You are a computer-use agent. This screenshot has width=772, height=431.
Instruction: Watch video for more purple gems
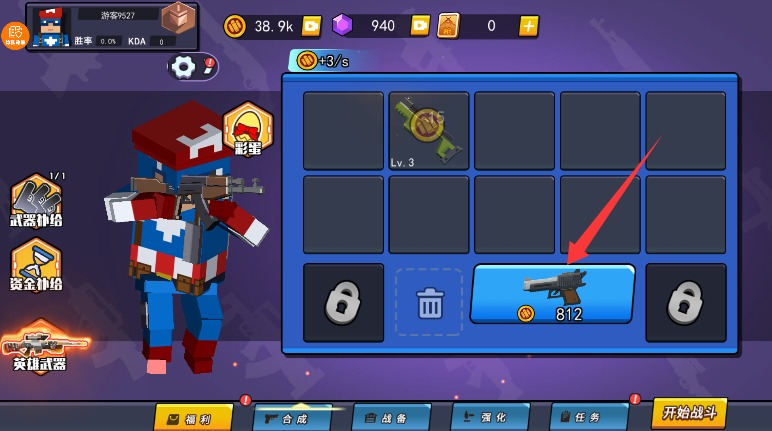(x=420, y=26)
